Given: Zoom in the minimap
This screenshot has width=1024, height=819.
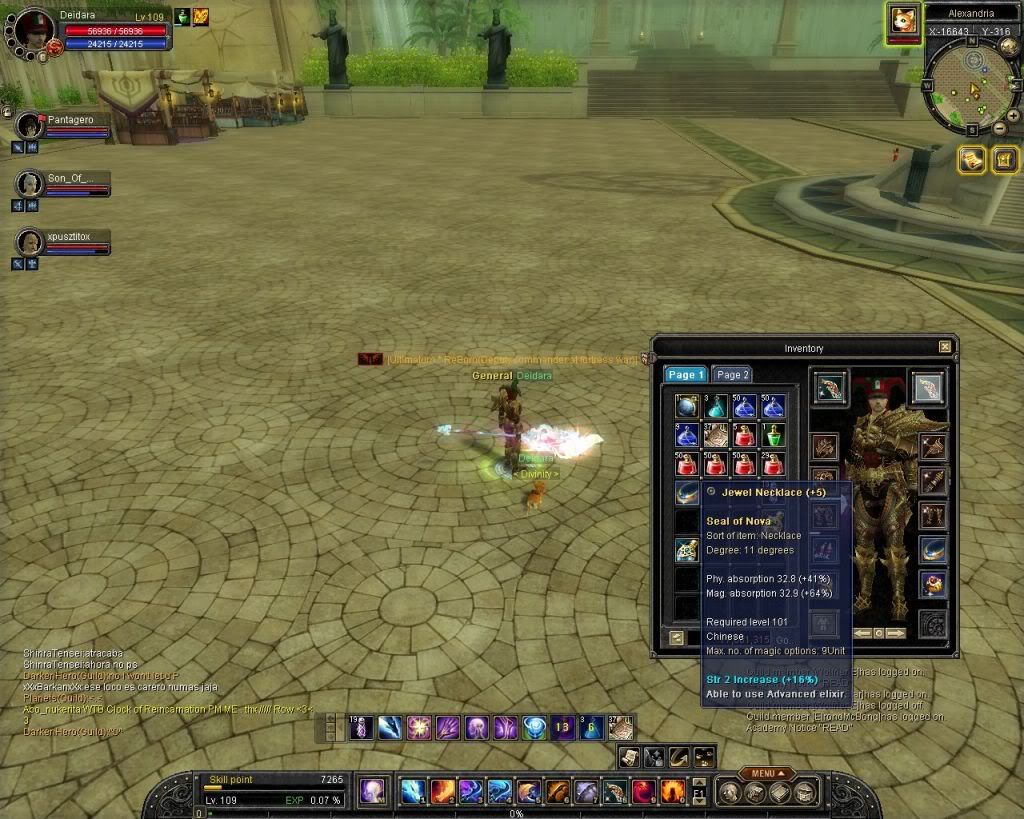Looking at the screenshot, I should click(1013, 115).
